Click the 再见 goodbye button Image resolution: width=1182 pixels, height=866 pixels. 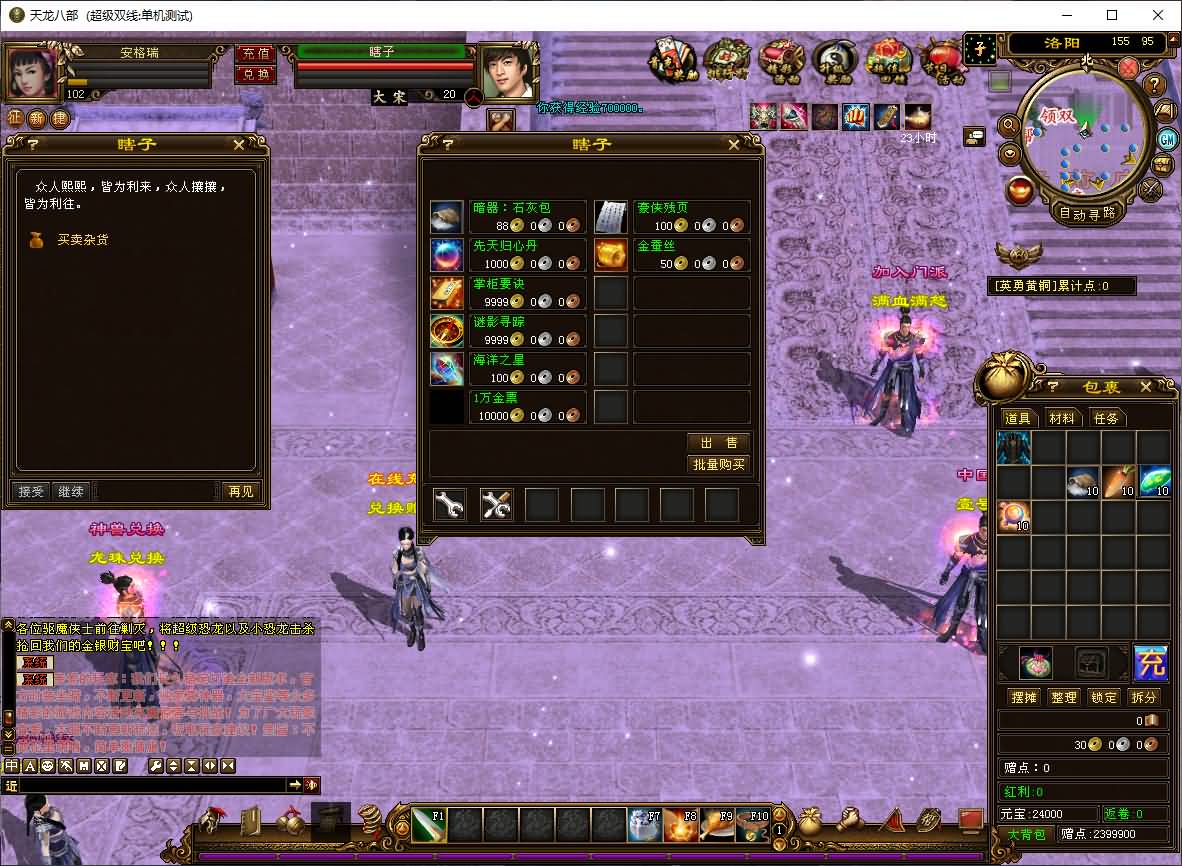pyautogui.click(x=240, y=491)
